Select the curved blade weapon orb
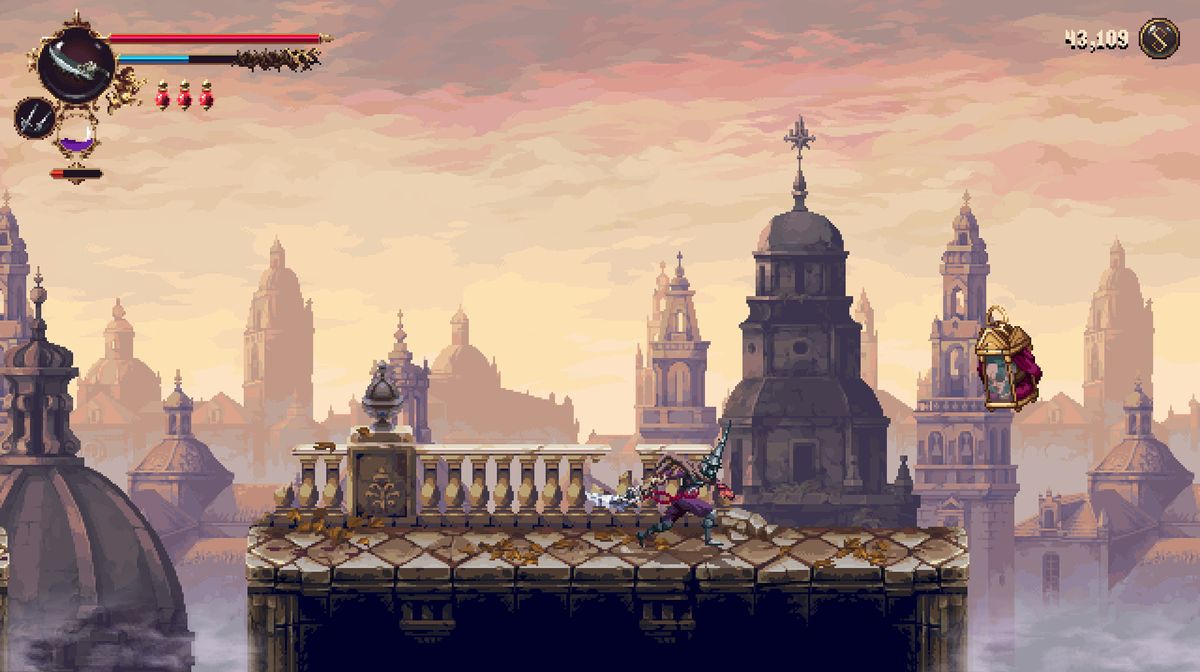Screen dimensions: 1200x672 [x=76, y=63]
